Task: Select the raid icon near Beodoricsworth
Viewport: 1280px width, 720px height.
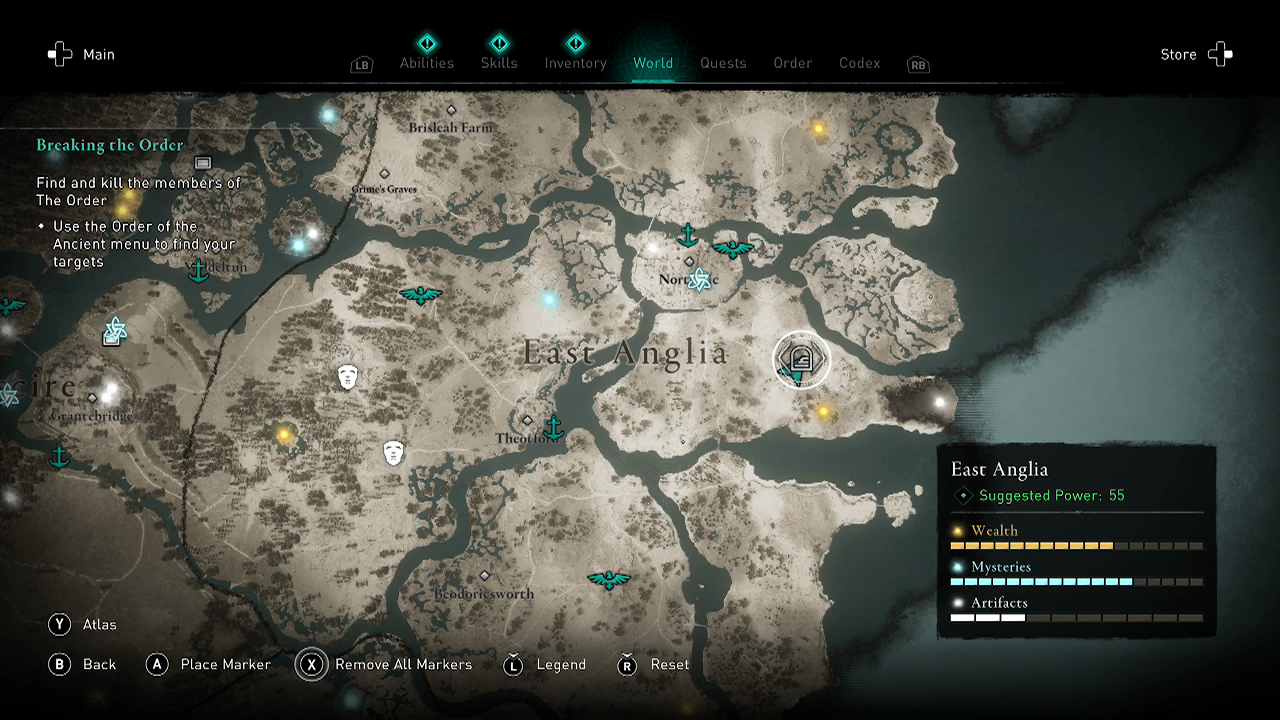Action: coord(611,578)
